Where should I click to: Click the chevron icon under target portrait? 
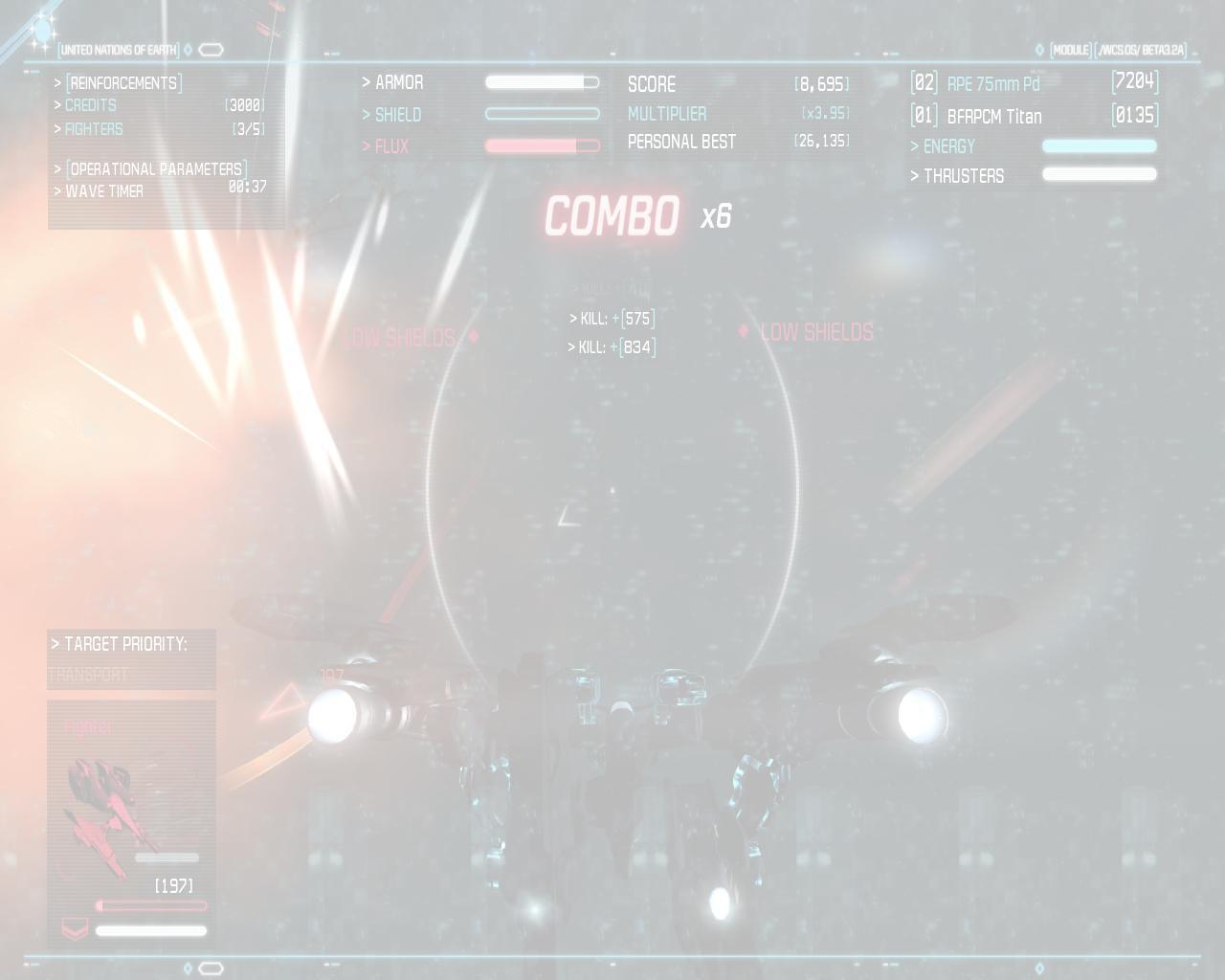(x=75, y=929)
